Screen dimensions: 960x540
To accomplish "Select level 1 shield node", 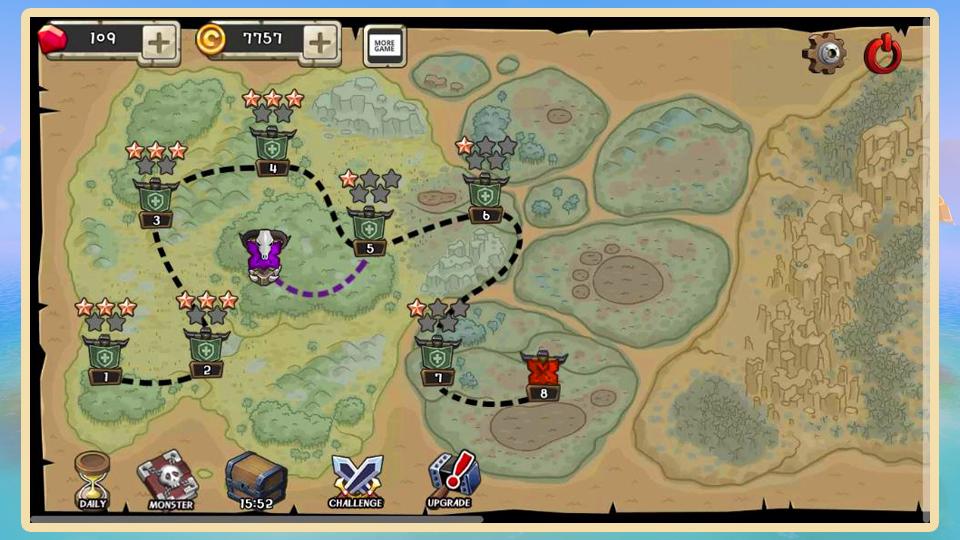I will [106, 355].
